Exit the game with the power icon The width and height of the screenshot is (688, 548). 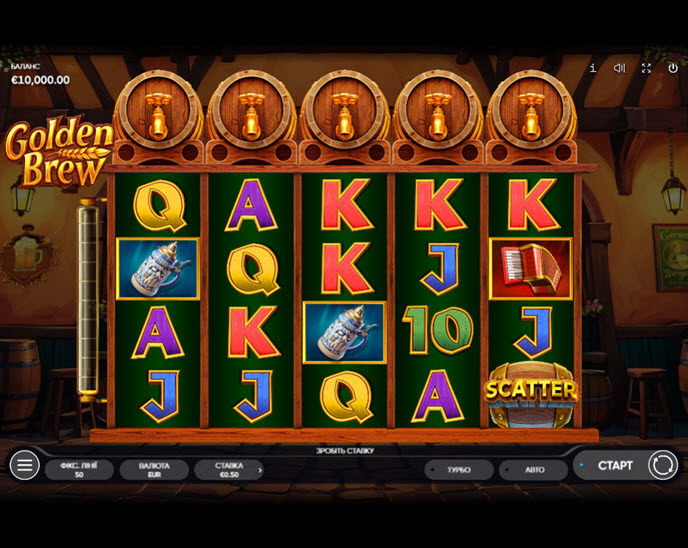pyautogui.click(x=673, y=68)
